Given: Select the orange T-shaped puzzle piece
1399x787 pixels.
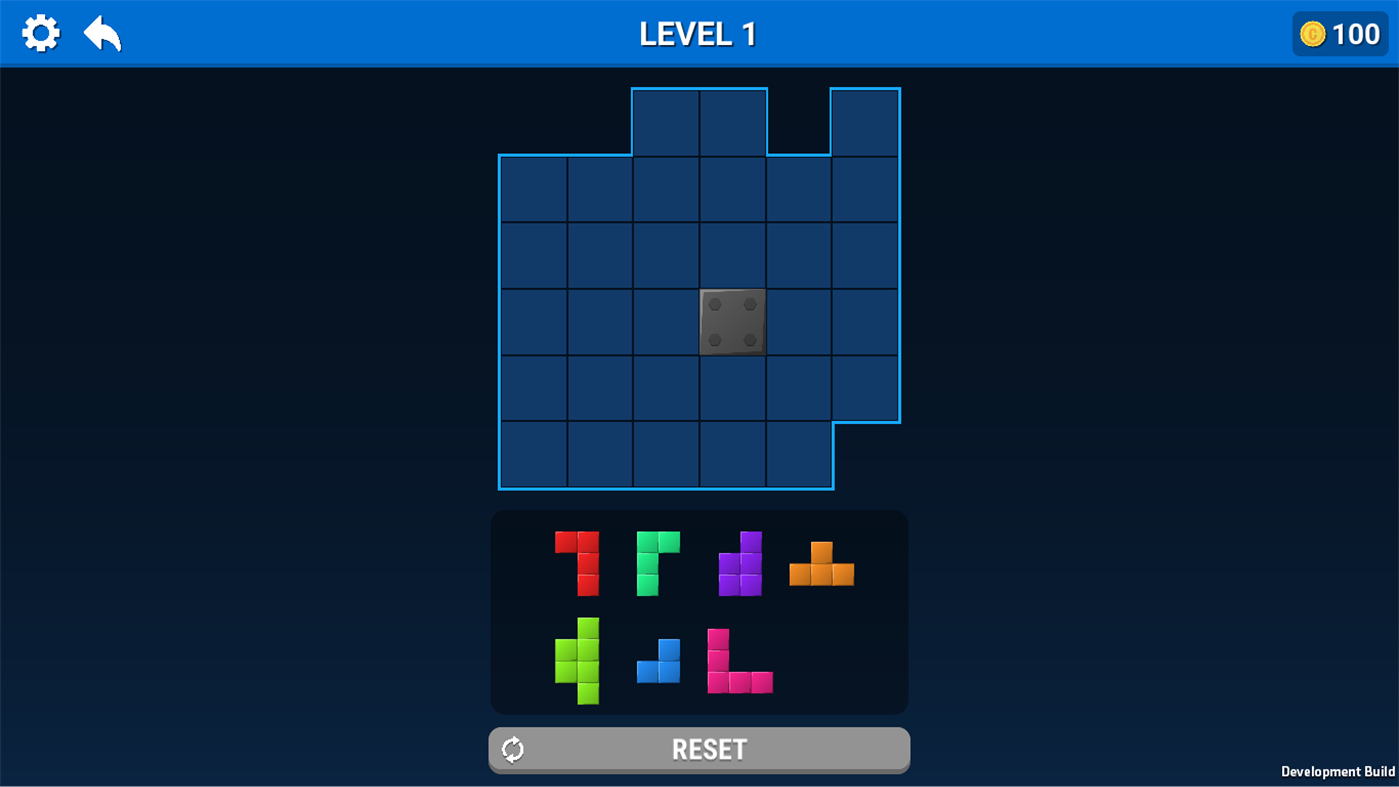Looking at the screenshot, I should 820,570.
